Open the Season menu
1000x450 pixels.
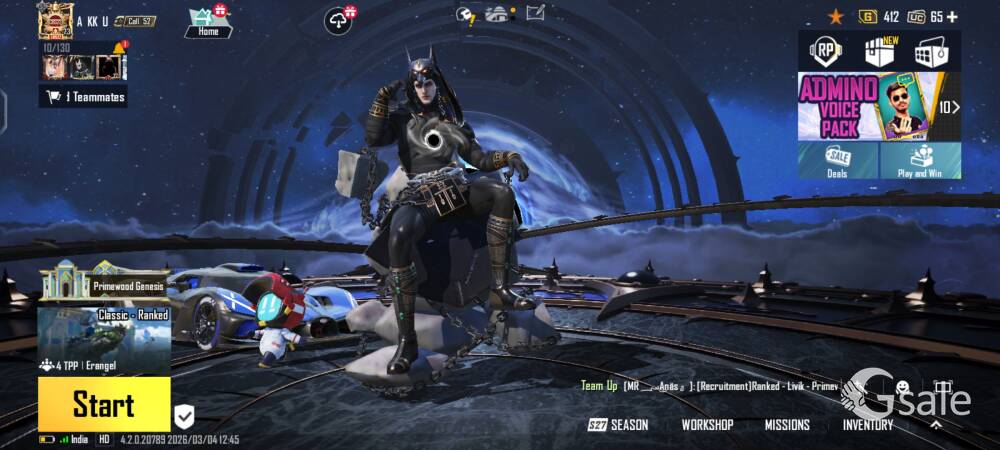(x=619, y=425)
